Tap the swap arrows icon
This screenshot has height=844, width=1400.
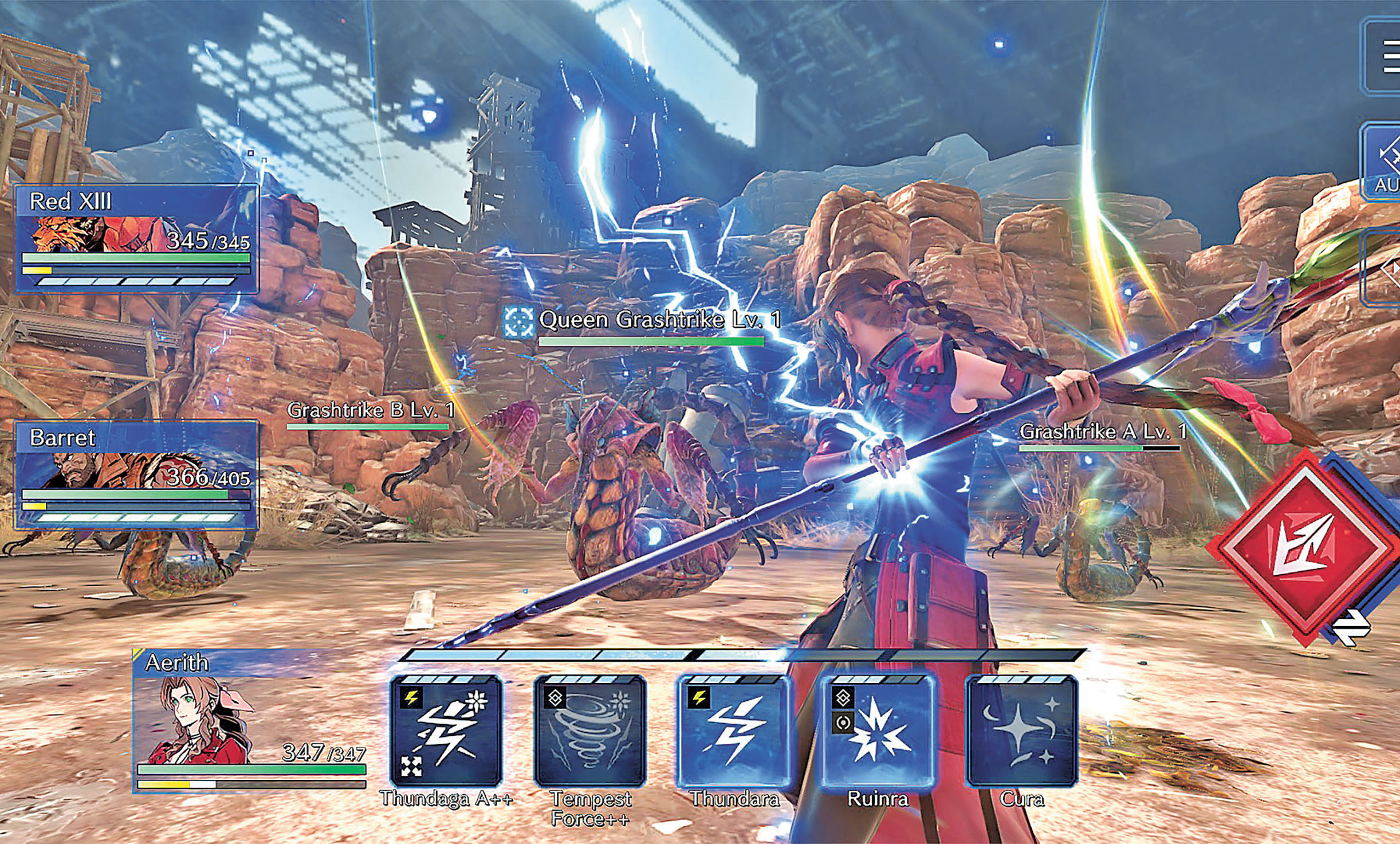[1352, 627]
